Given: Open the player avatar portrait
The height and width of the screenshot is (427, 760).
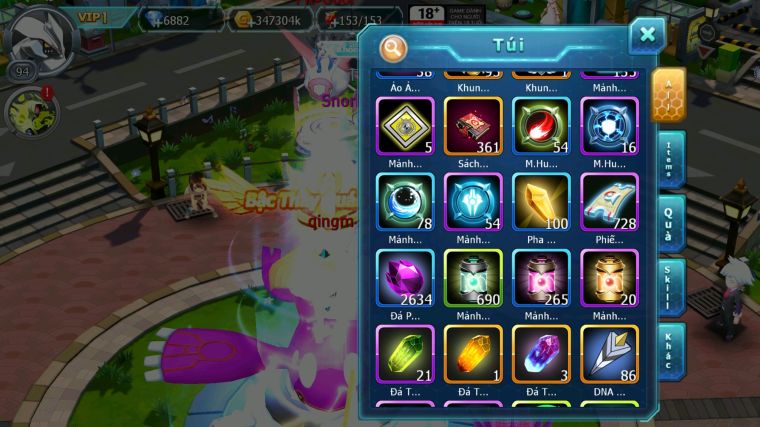Looking at the screenshot, I should tap(42, 36).
